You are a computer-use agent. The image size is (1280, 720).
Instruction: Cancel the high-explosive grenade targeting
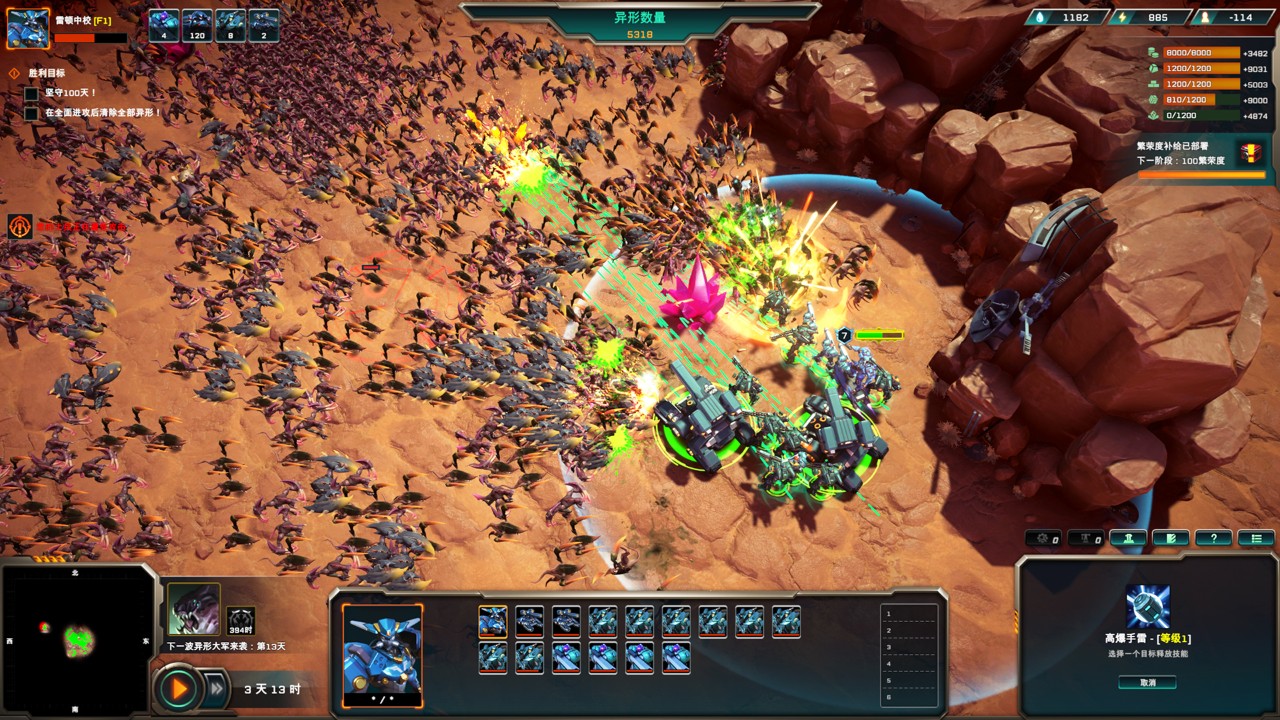click(x=1147, y=682)
